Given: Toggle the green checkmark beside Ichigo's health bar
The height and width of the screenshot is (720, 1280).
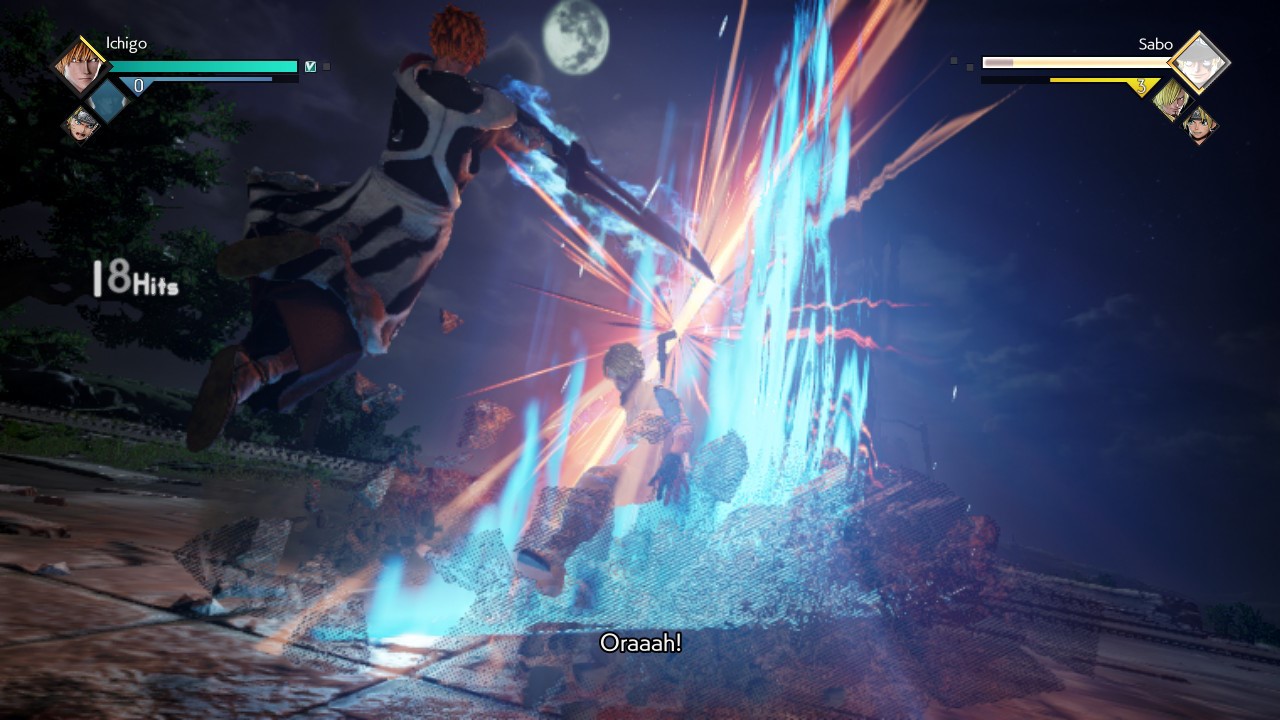Looking at the screenshot, I should pyautogui.click(x=310, y=67).
